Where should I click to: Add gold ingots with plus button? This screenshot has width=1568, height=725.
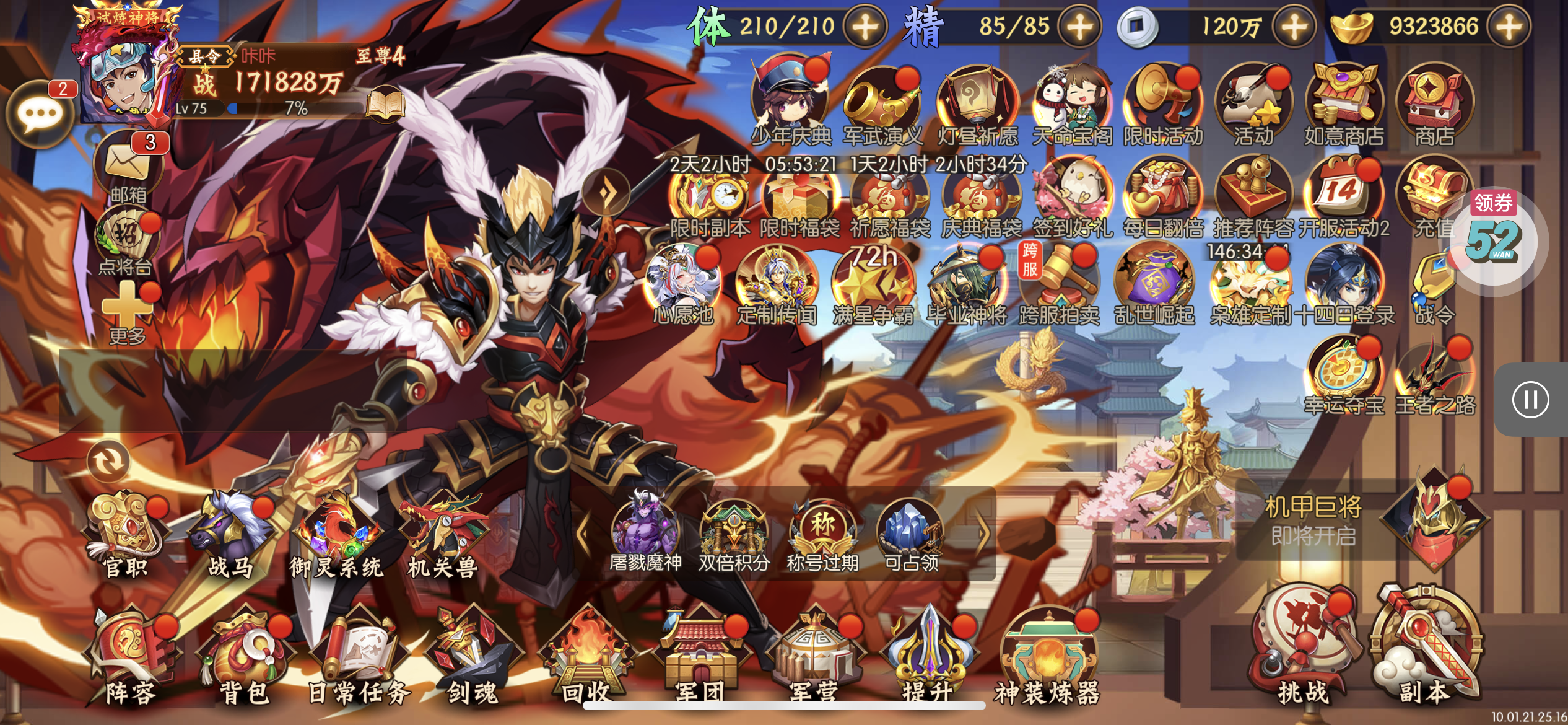pyautogui.click(x=1509, y=27)
